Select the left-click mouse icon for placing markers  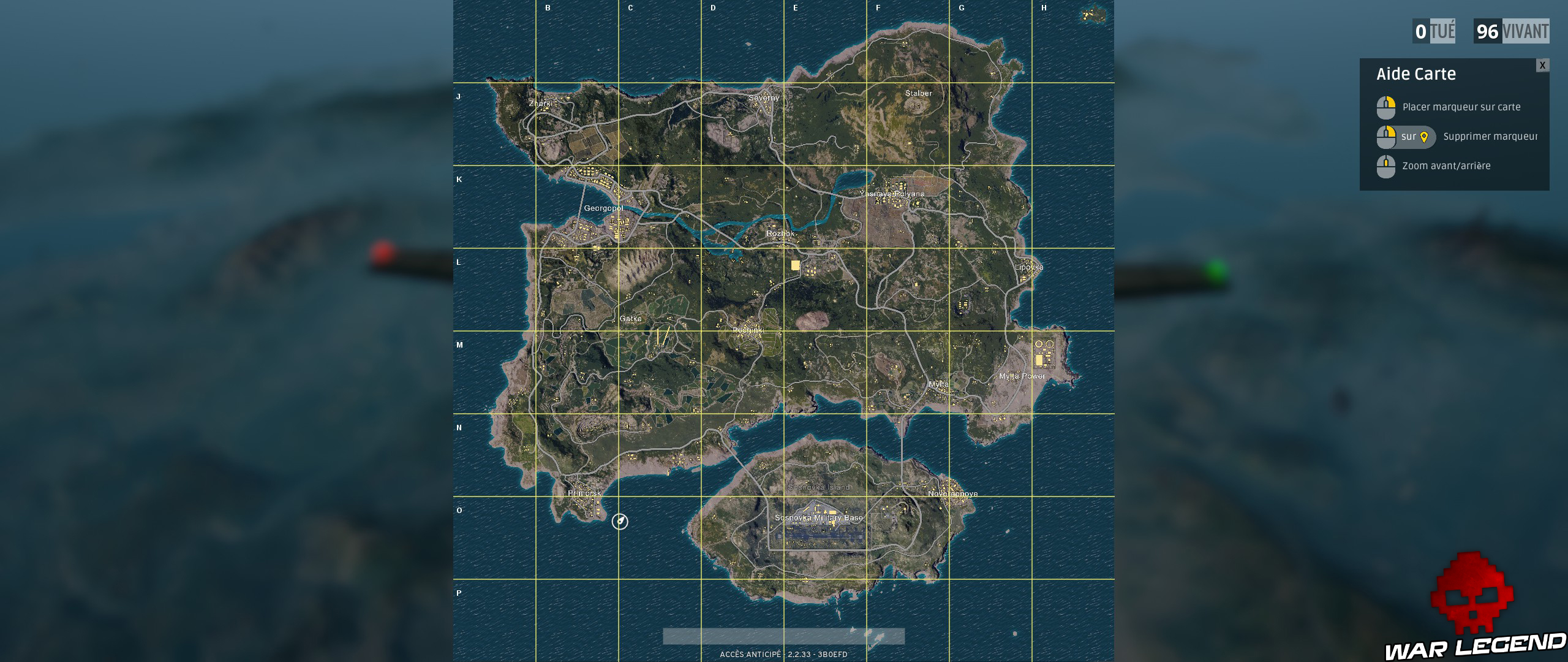pos(1385,107)
